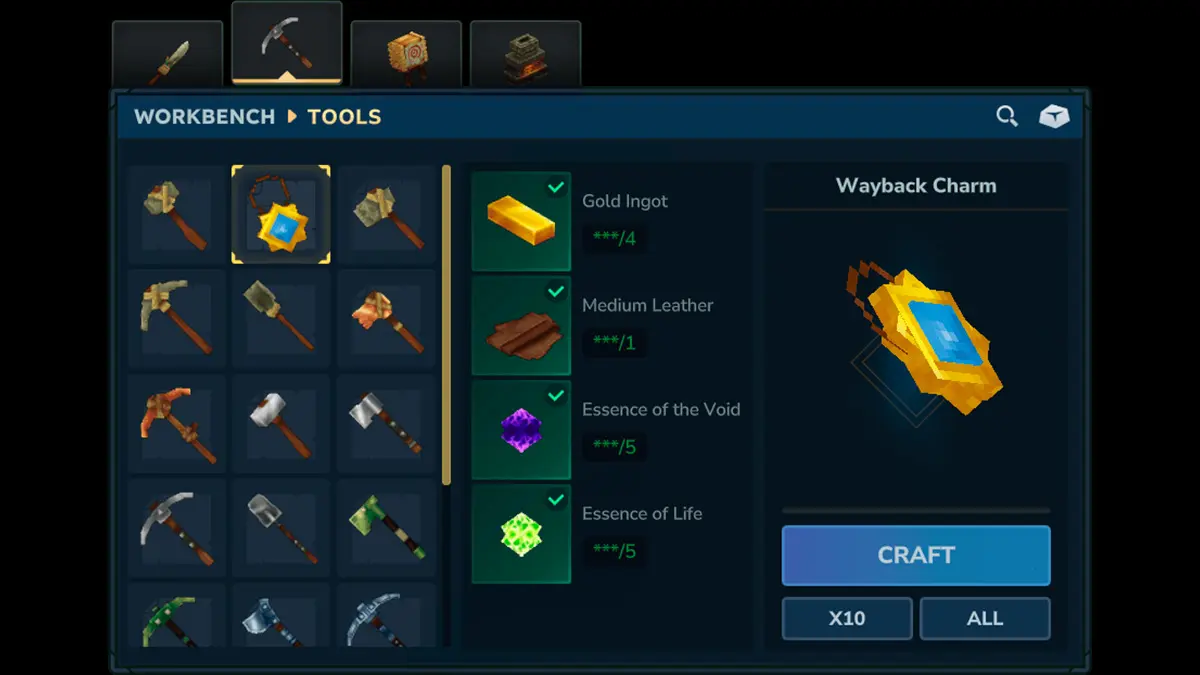
Task: Select the green-bladed axe recipe
Action: coord(386,526)
